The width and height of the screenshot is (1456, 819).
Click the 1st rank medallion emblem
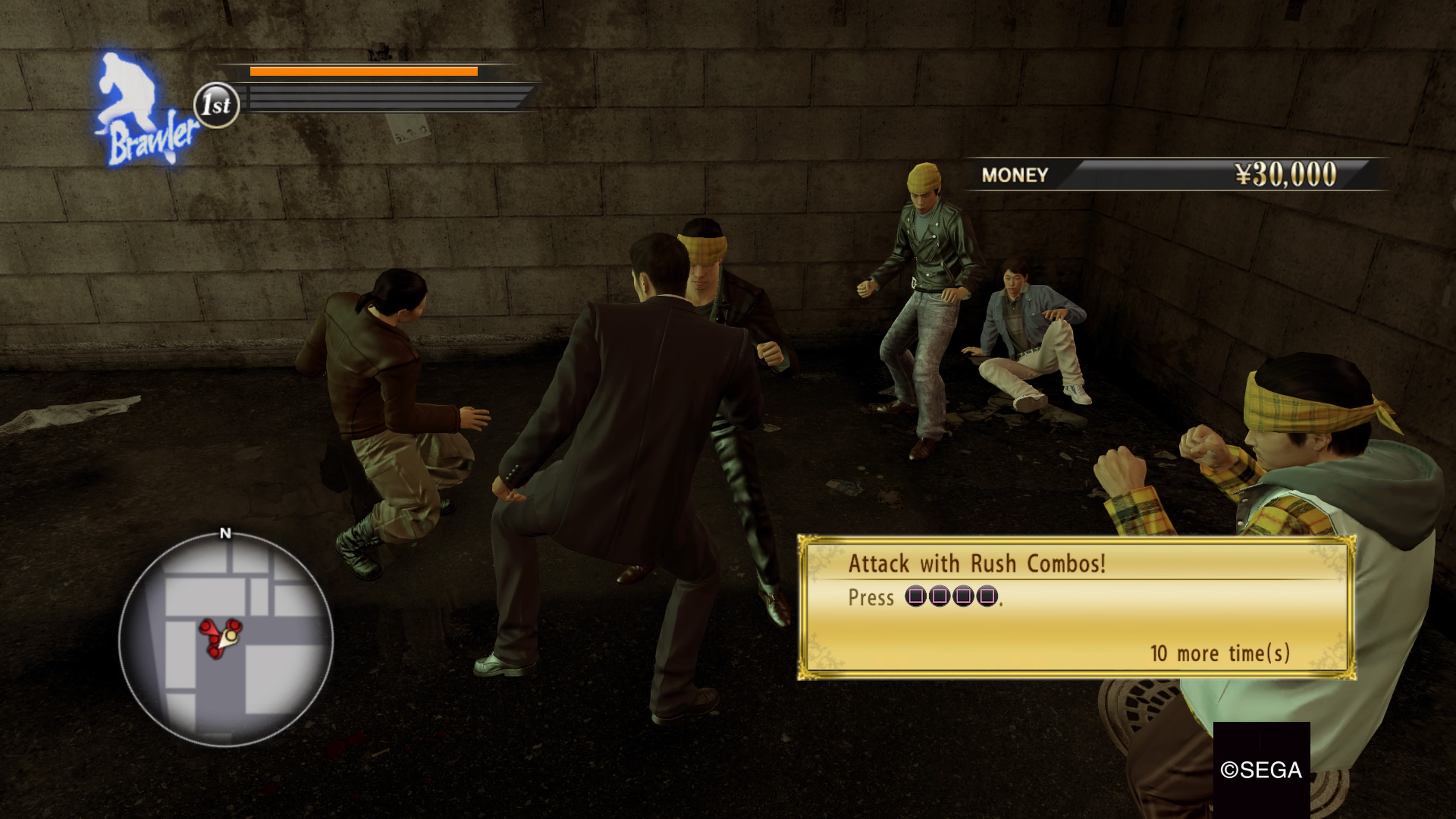pos(217,105)
